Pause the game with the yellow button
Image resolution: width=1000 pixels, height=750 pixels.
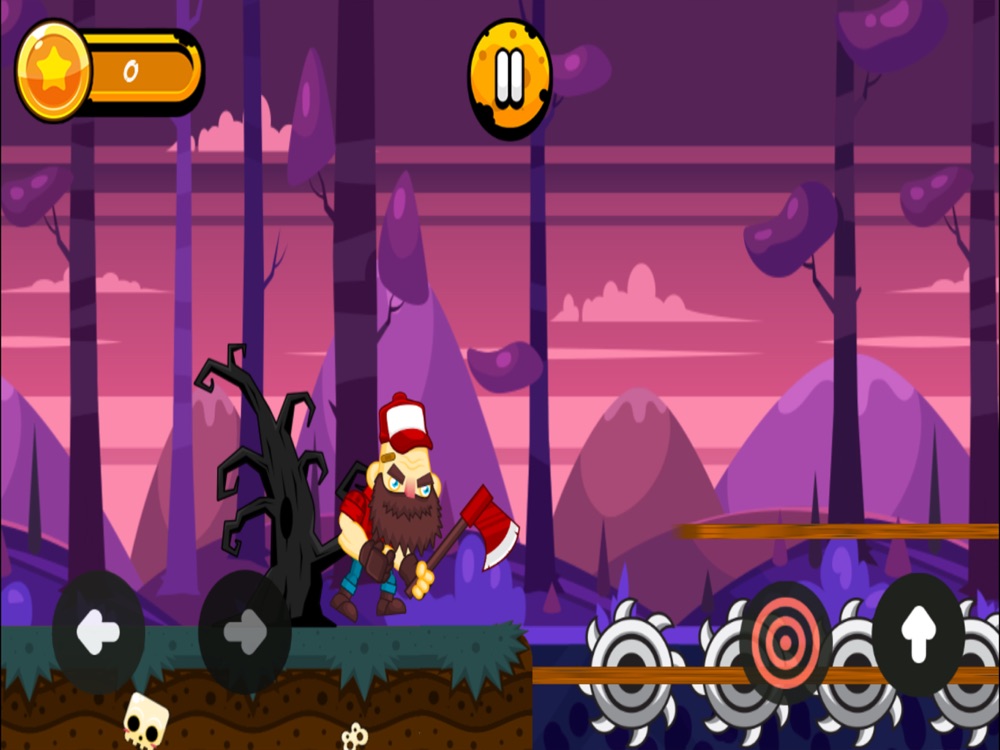510,78
